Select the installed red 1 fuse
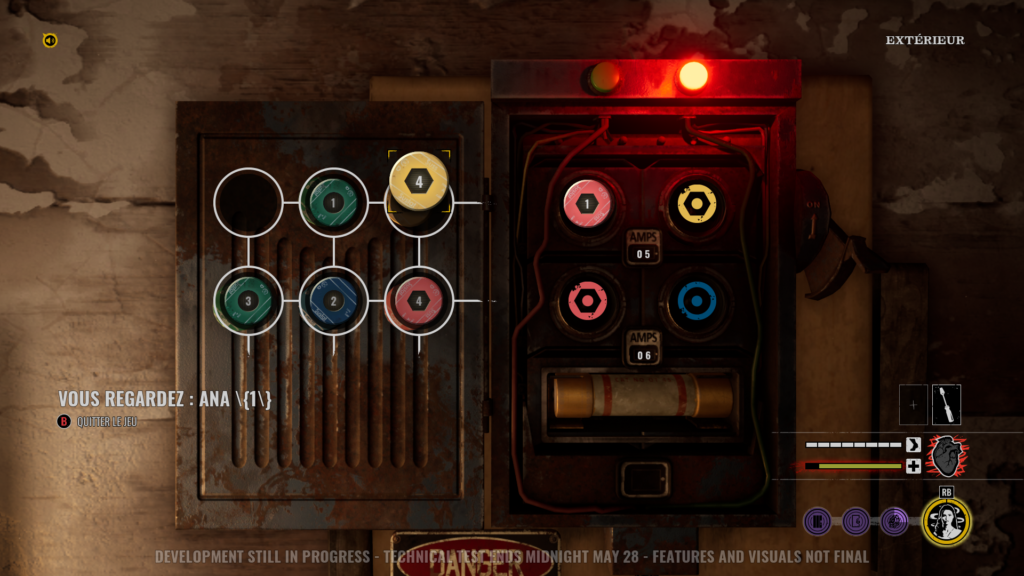The image size is (1024, 576). coord(589,203)
